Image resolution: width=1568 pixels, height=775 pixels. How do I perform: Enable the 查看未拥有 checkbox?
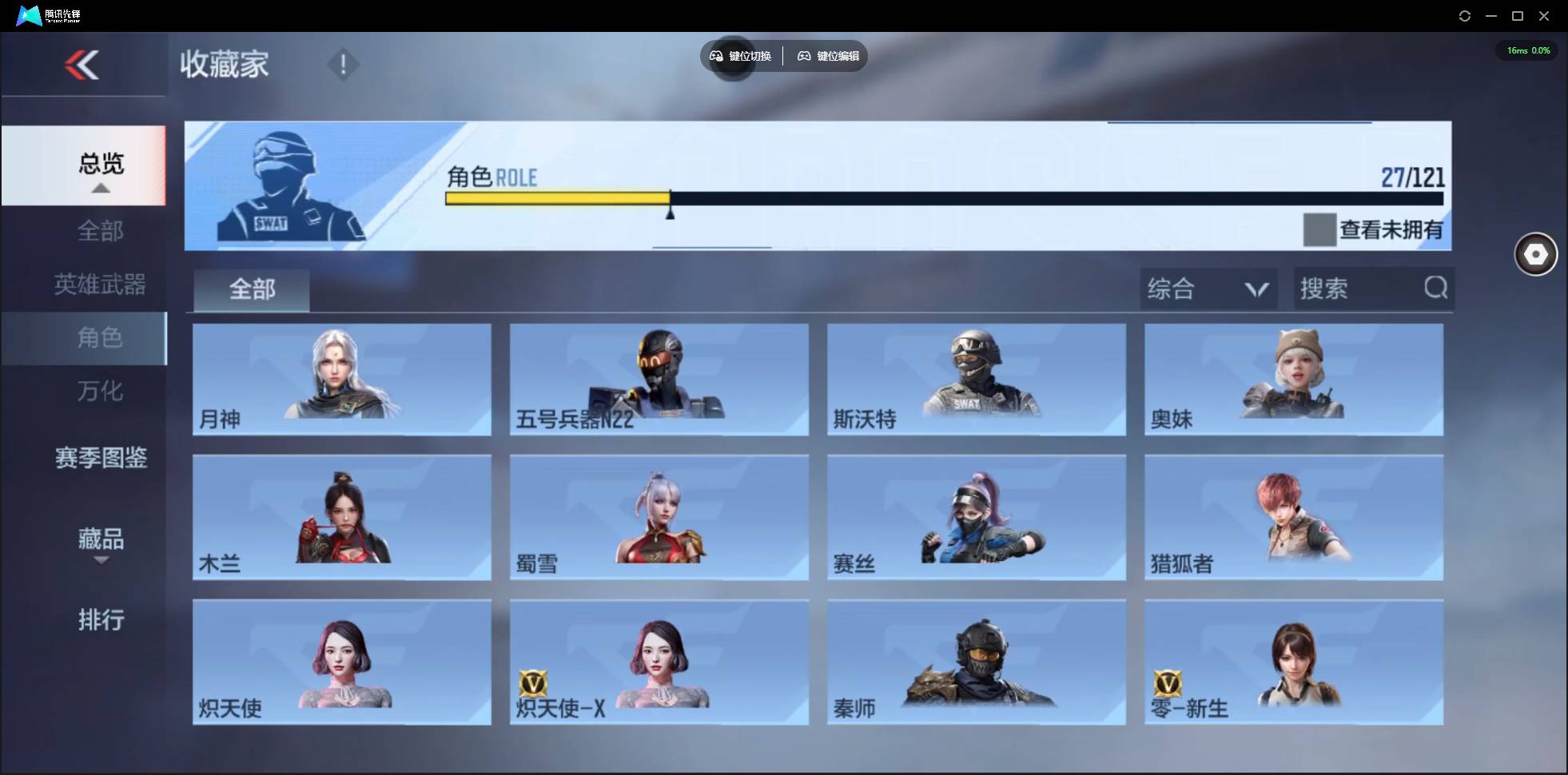(1320, 230)
